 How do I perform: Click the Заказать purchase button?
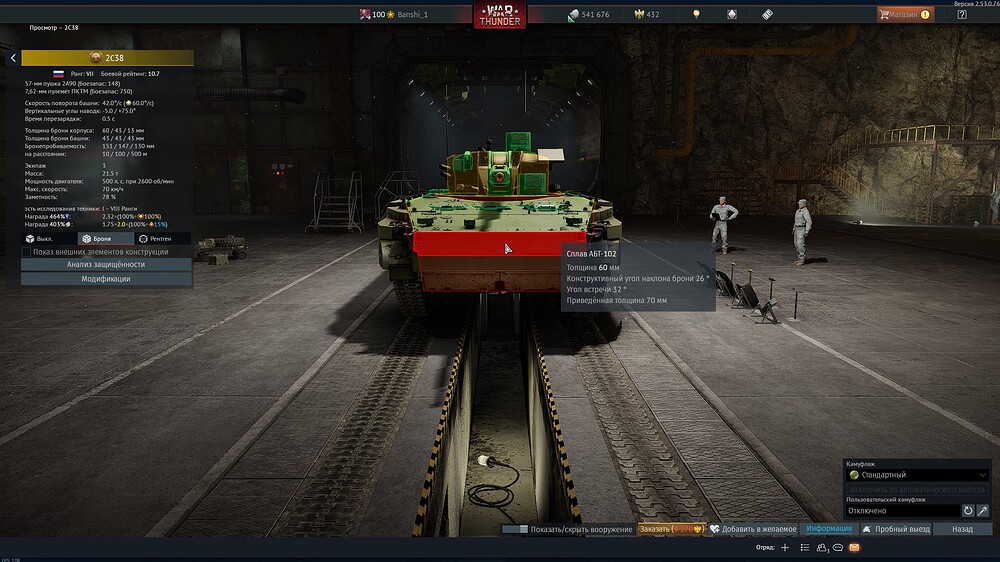671,529
